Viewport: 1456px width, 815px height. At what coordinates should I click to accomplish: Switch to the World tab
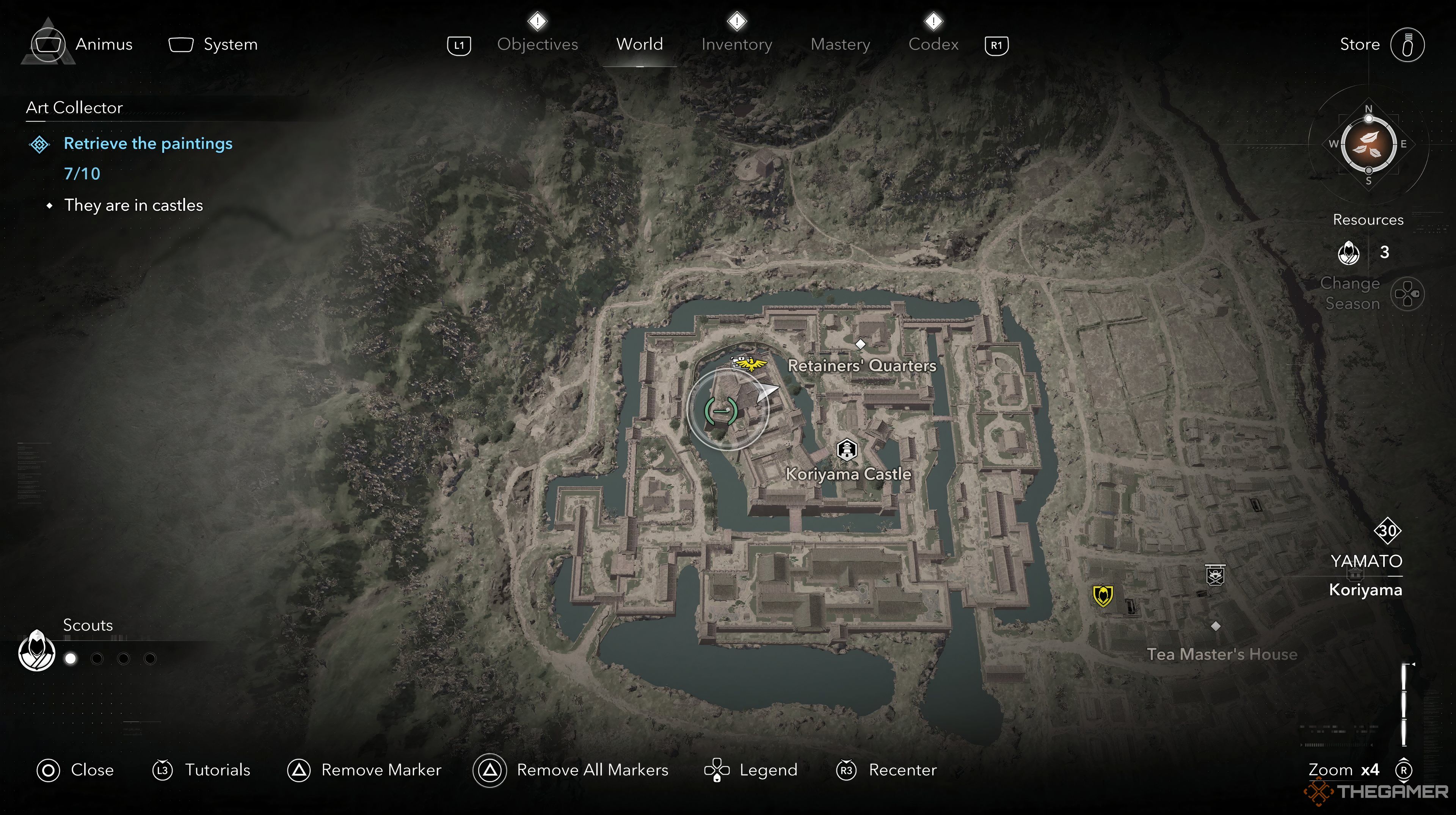pyautogui.click(x=639, y=44)
